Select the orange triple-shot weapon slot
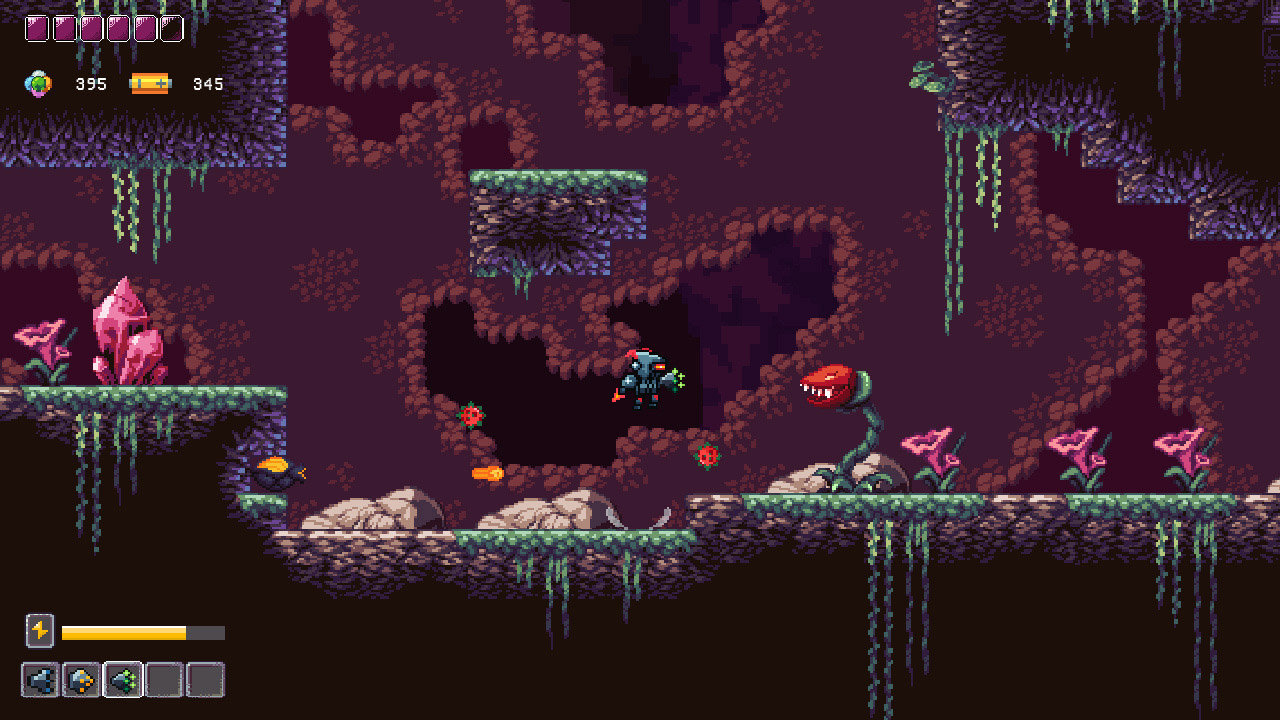Screen dimensions: 1280x720 [82, 680]
